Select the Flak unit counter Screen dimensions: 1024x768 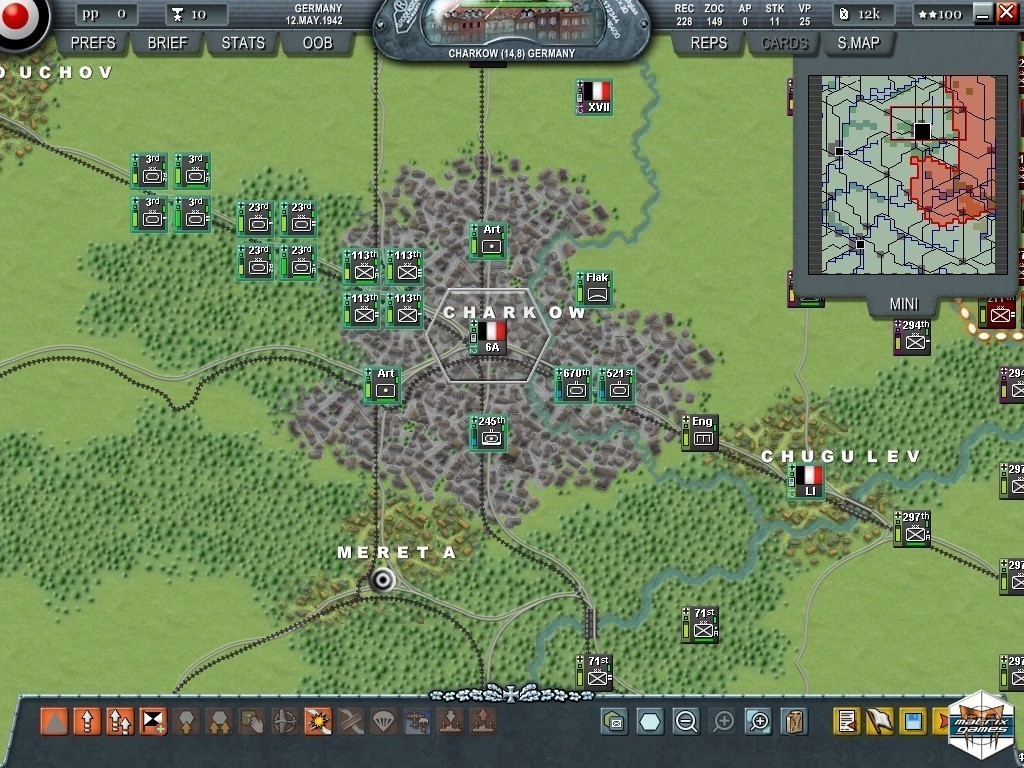pos(597,288)
